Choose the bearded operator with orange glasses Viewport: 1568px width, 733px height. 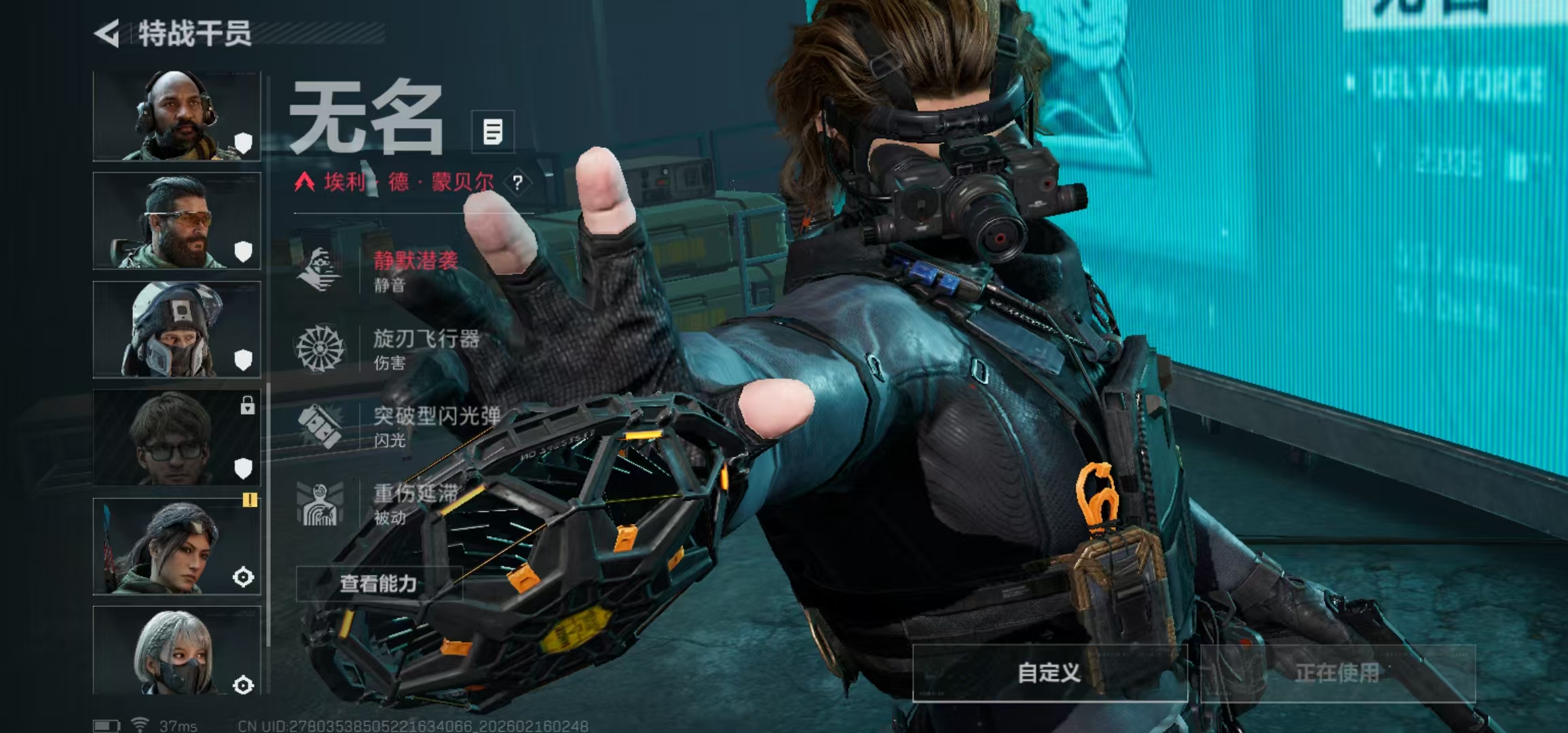coord(176,221)
